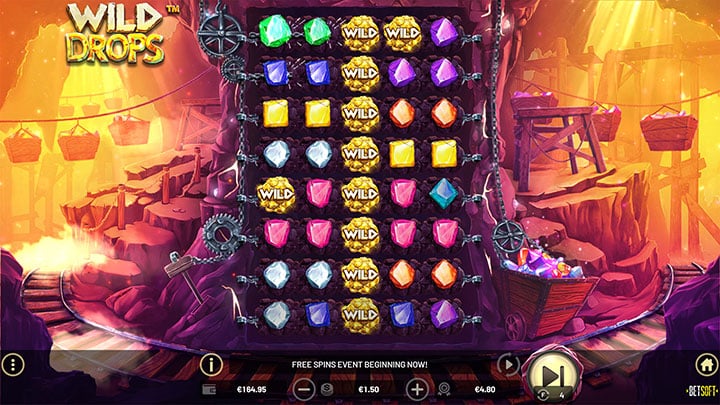The width and height of the screenshot is (720, 405).
Task: Open the three-dot options menu
Action: tap(13, 365)
